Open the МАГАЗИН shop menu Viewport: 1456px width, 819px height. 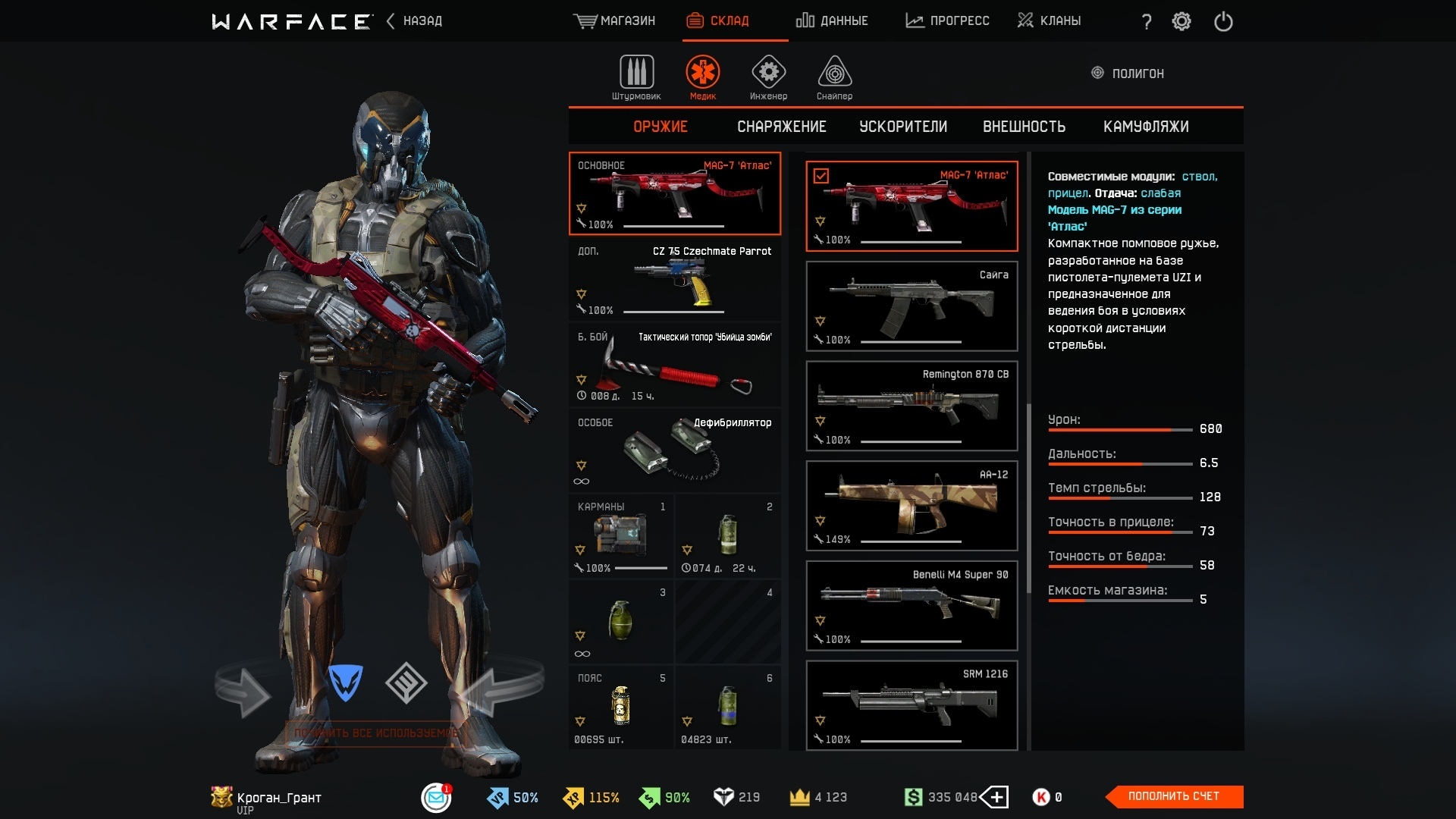pos(614,21)
